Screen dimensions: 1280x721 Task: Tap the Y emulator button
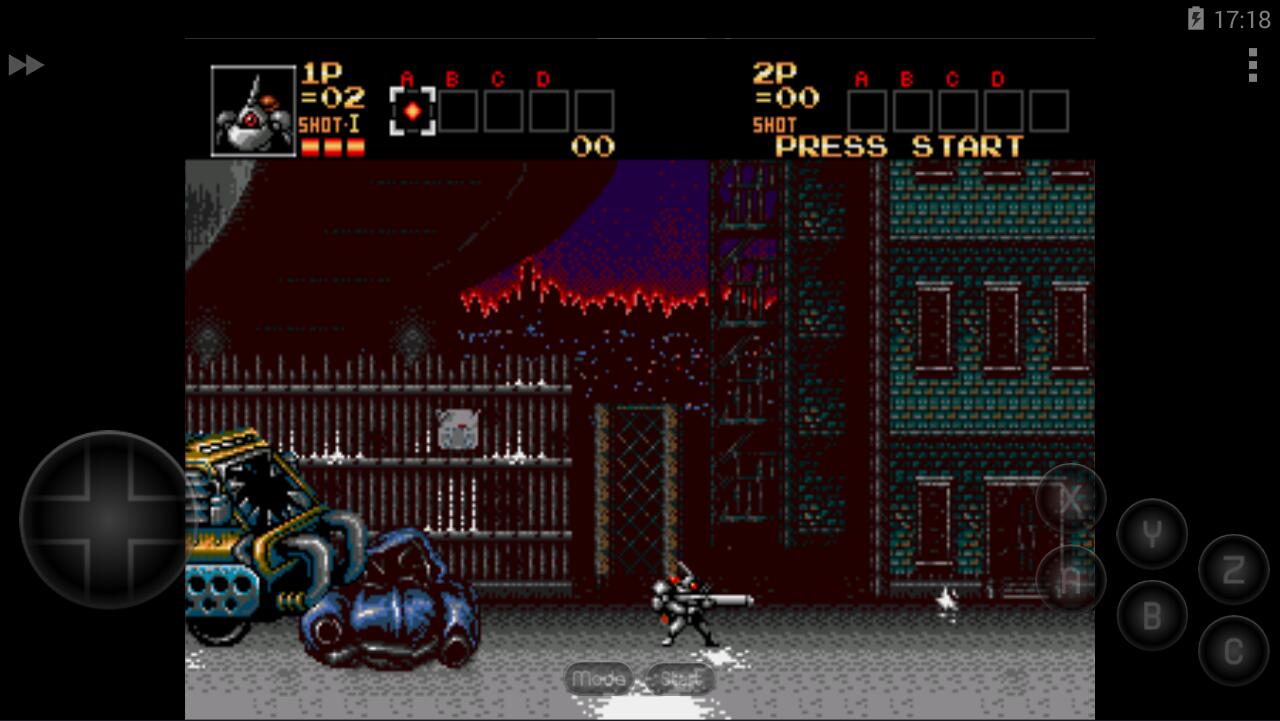(x=1152, y=534)
